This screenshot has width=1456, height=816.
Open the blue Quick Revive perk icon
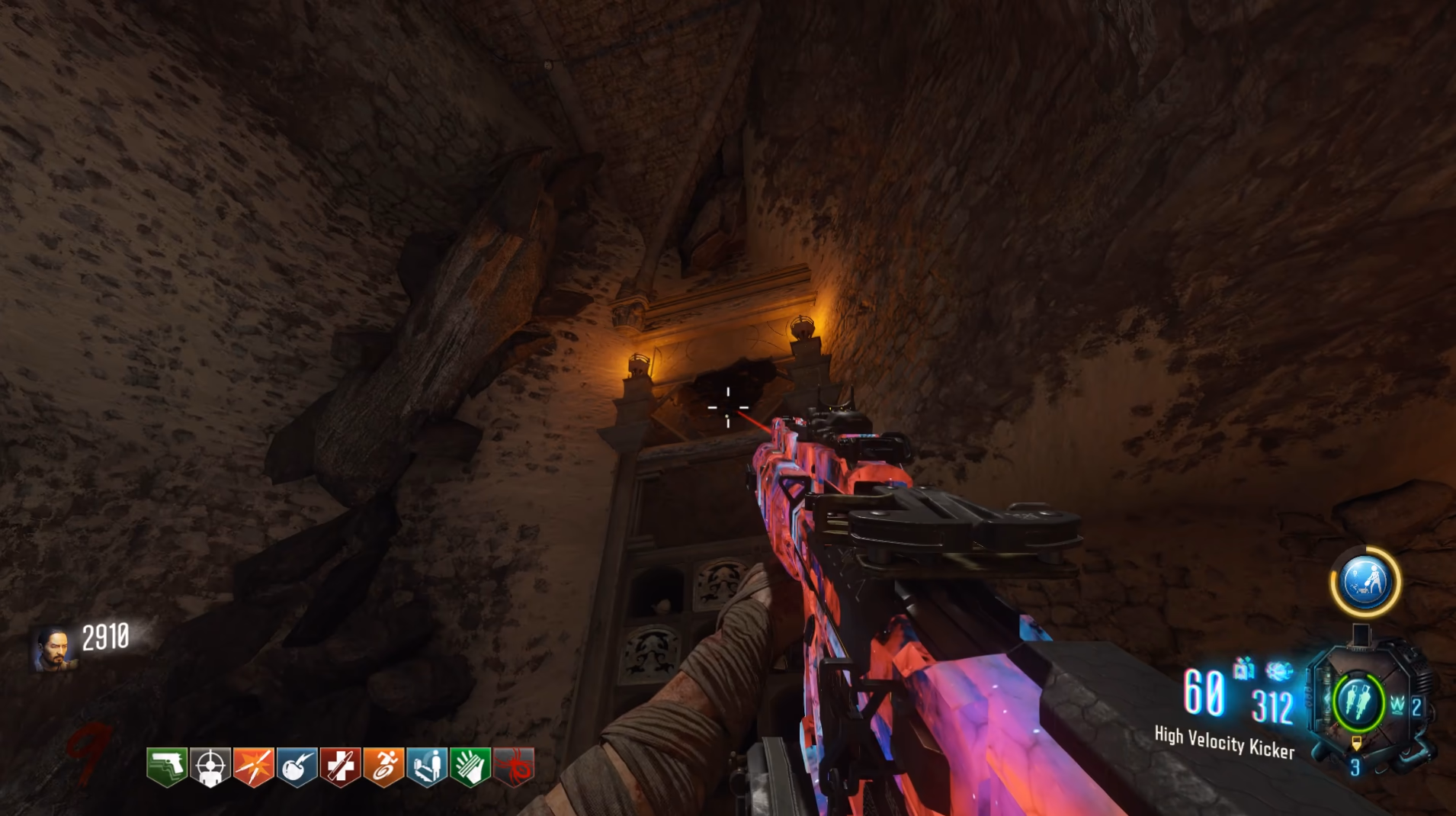(x=427, y=766)
